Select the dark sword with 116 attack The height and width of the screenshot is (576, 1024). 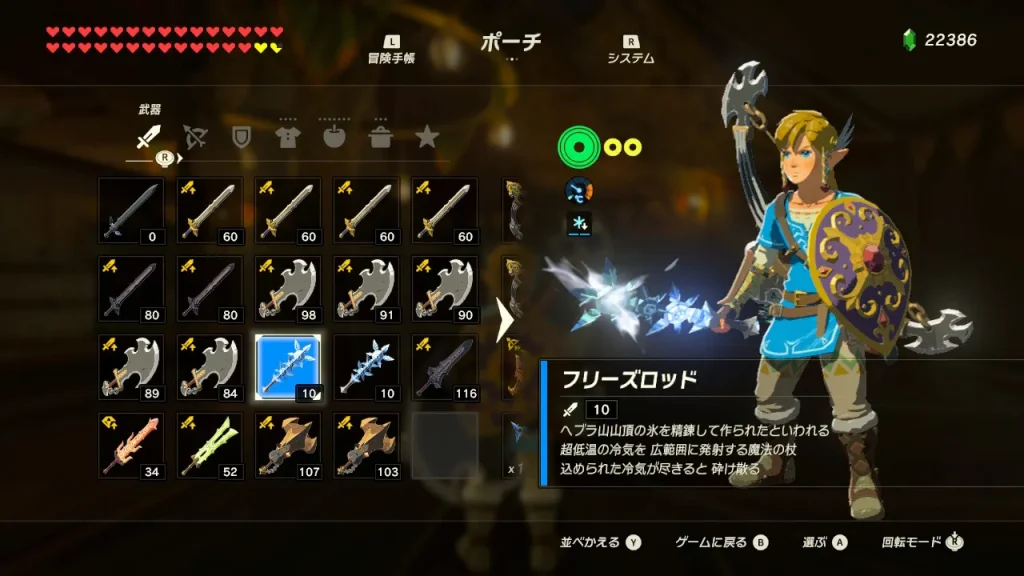click(444, 367)
